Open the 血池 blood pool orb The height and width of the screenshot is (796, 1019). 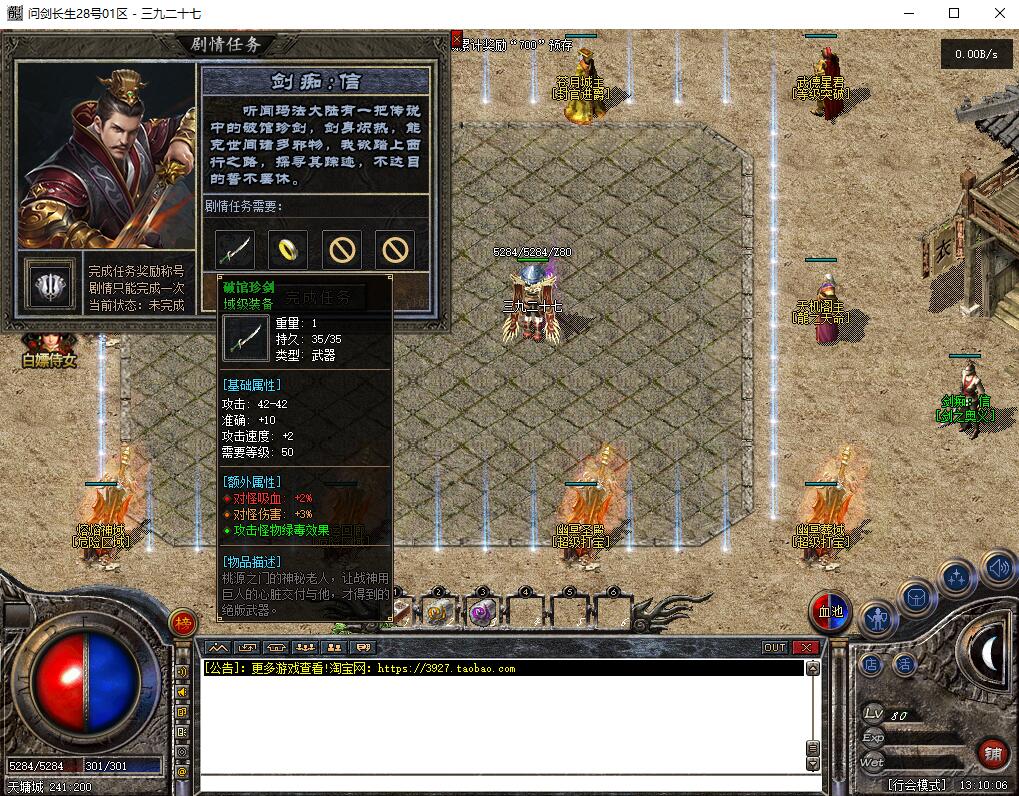[x=830, y=612]
